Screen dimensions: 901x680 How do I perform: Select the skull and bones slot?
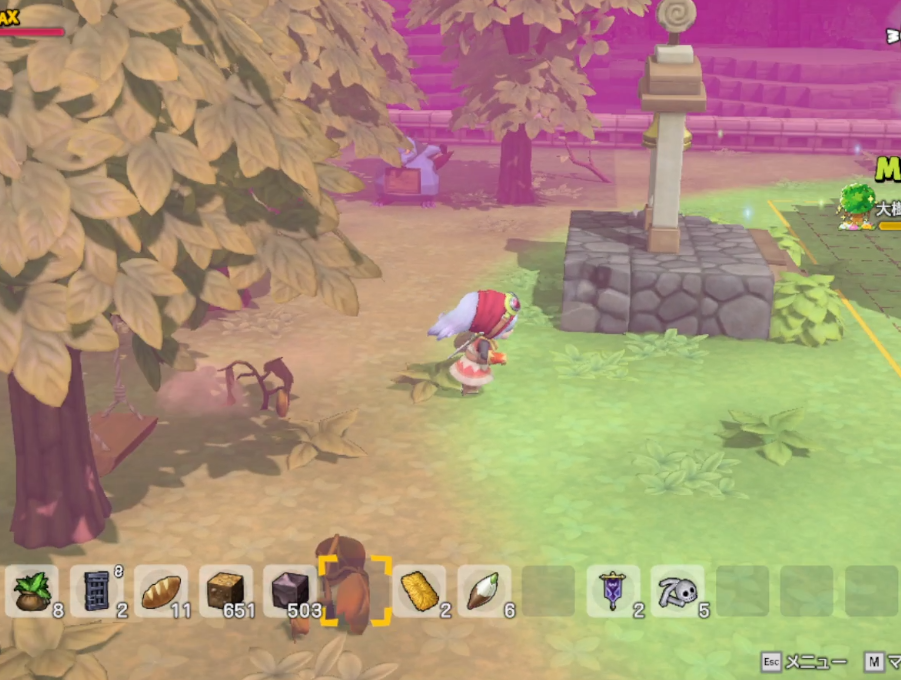click(677, 591)
